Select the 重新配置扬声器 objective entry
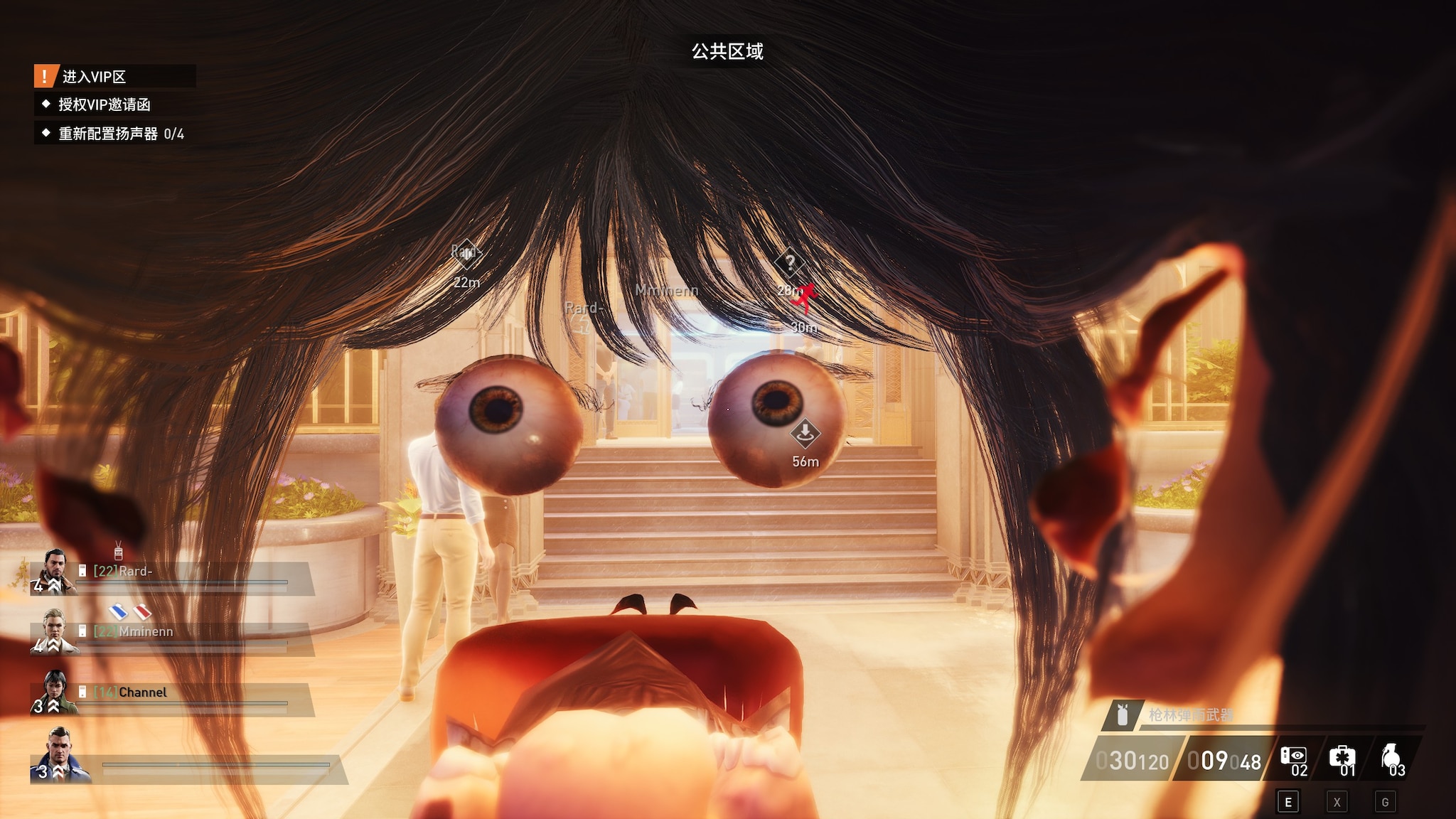This screenshot has height=819, width=1456. tap(120, 134)
